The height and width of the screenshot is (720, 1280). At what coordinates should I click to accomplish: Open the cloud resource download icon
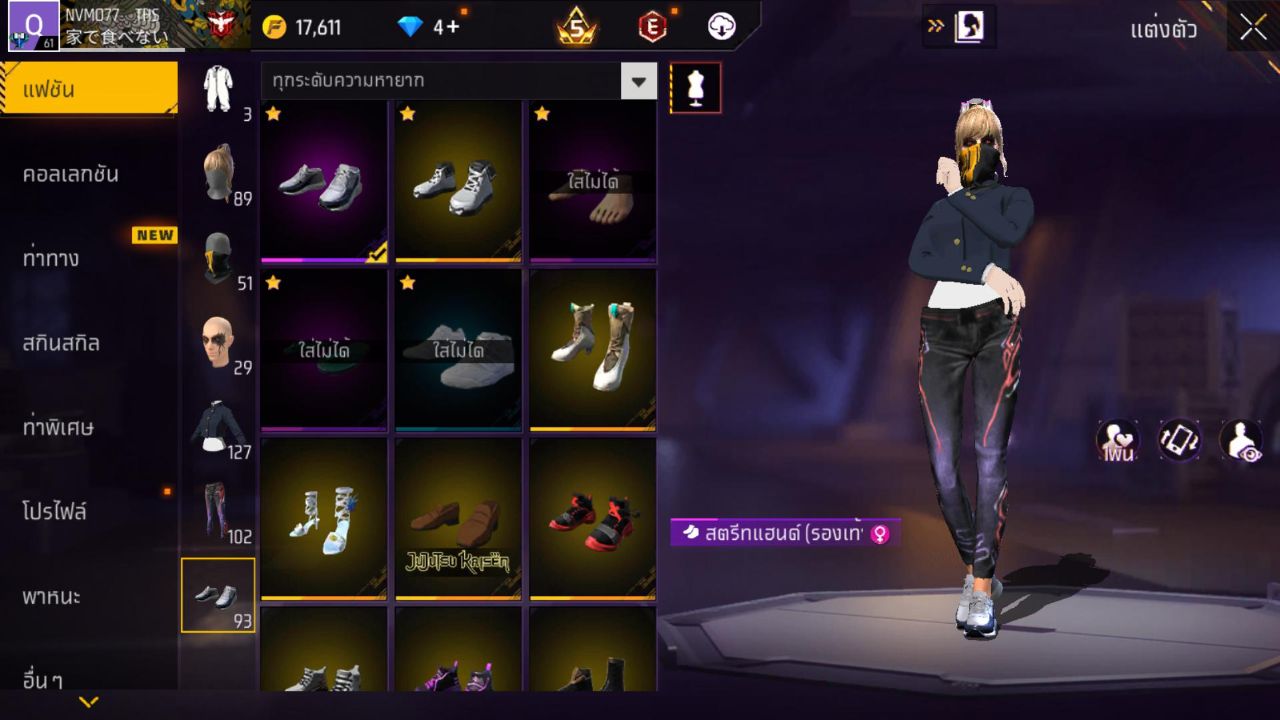(722, 28)
